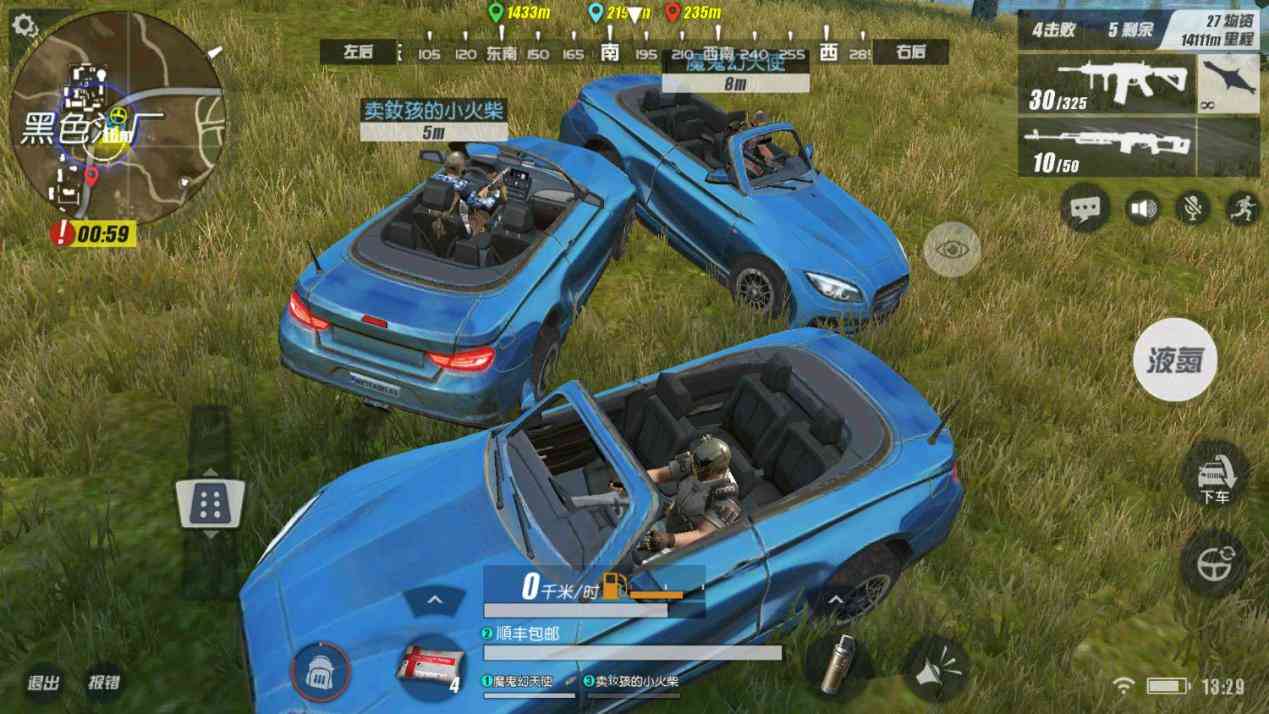The width and height of the screenshot is (1269, 714).
Task: Use the 液氮 nitro boost button
Action: tap(1175, 360)
